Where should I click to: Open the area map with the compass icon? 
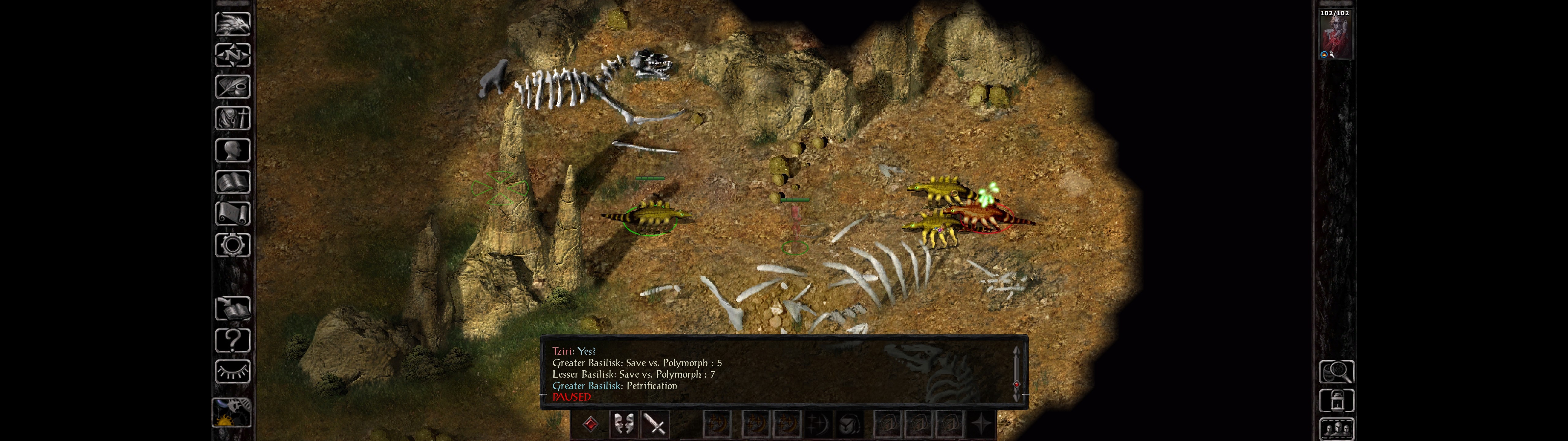[x=232, y=55]
